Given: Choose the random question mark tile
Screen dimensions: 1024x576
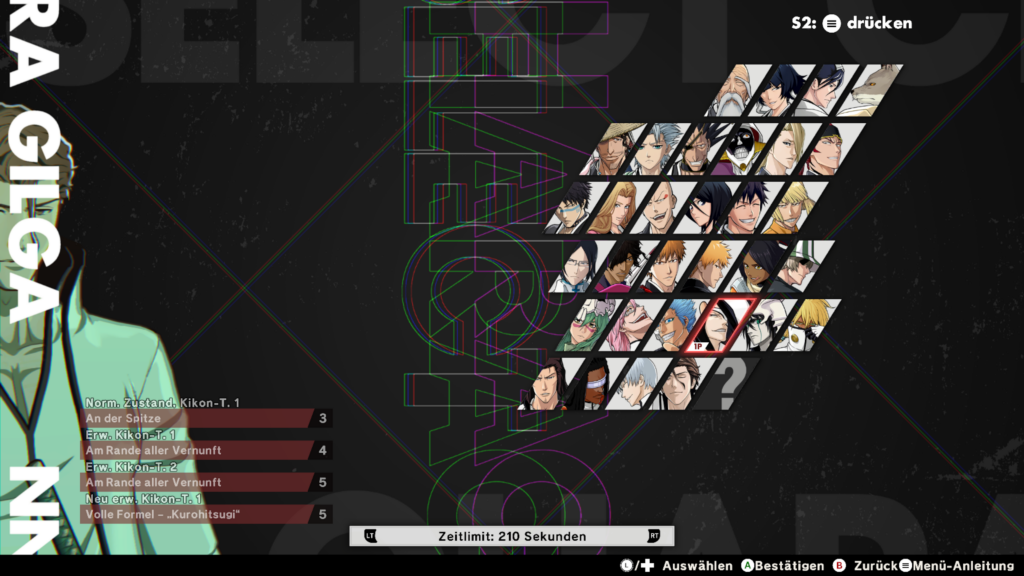Looking at the screenshot, I should [x=729, y=383].
